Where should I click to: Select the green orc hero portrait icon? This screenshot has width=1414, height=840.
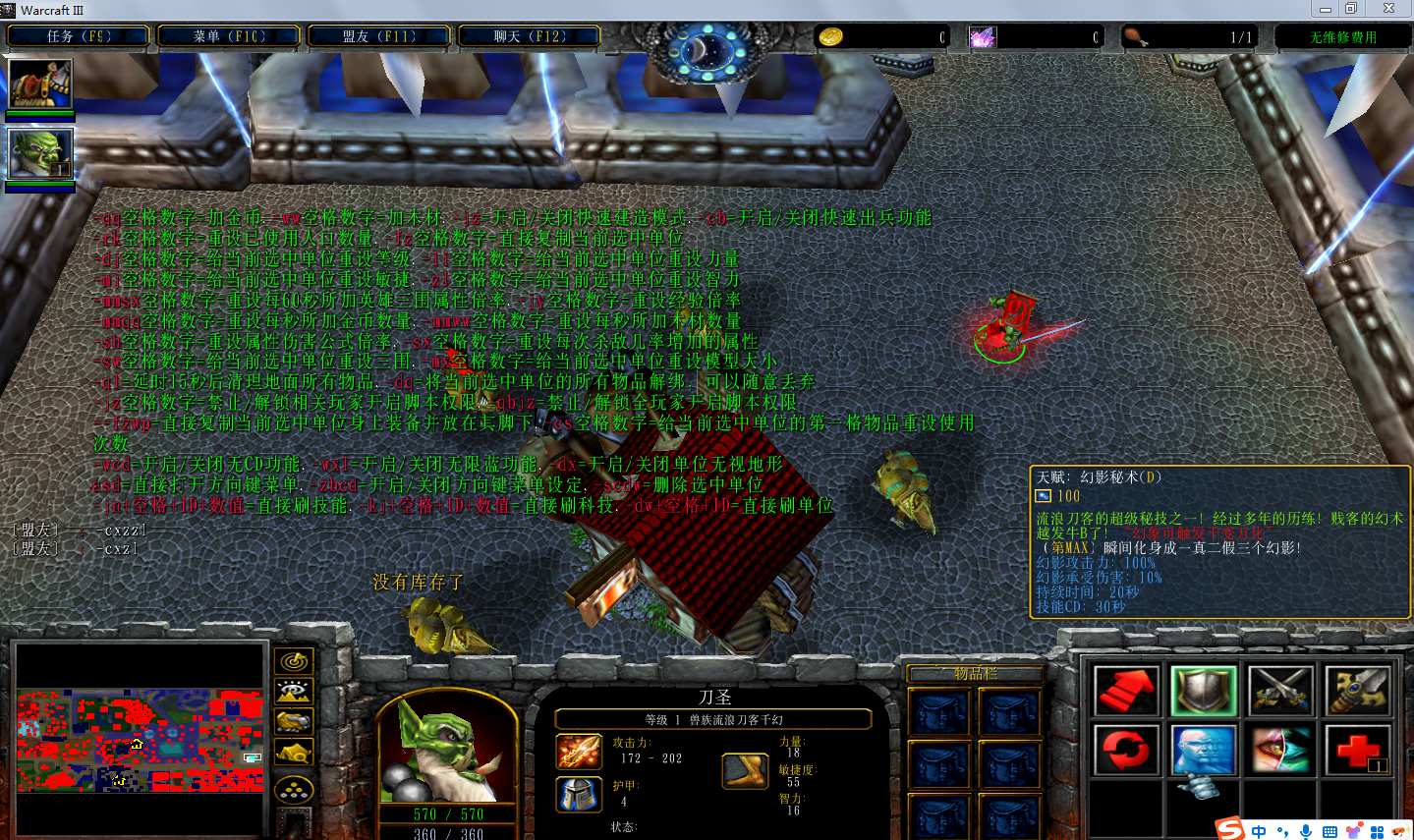coord(40,154)
